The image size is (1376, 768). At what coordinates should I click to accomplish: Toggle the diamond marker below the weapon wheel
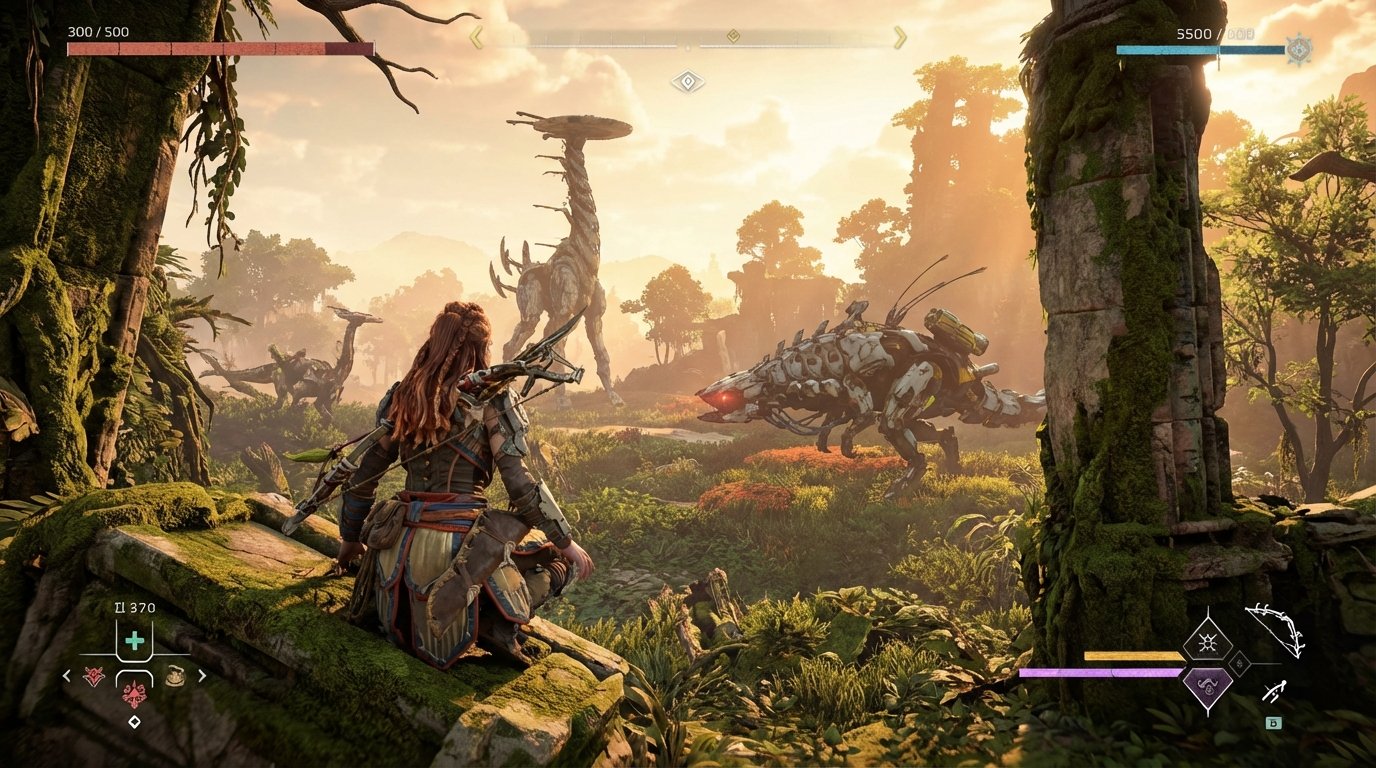[134, 720]
